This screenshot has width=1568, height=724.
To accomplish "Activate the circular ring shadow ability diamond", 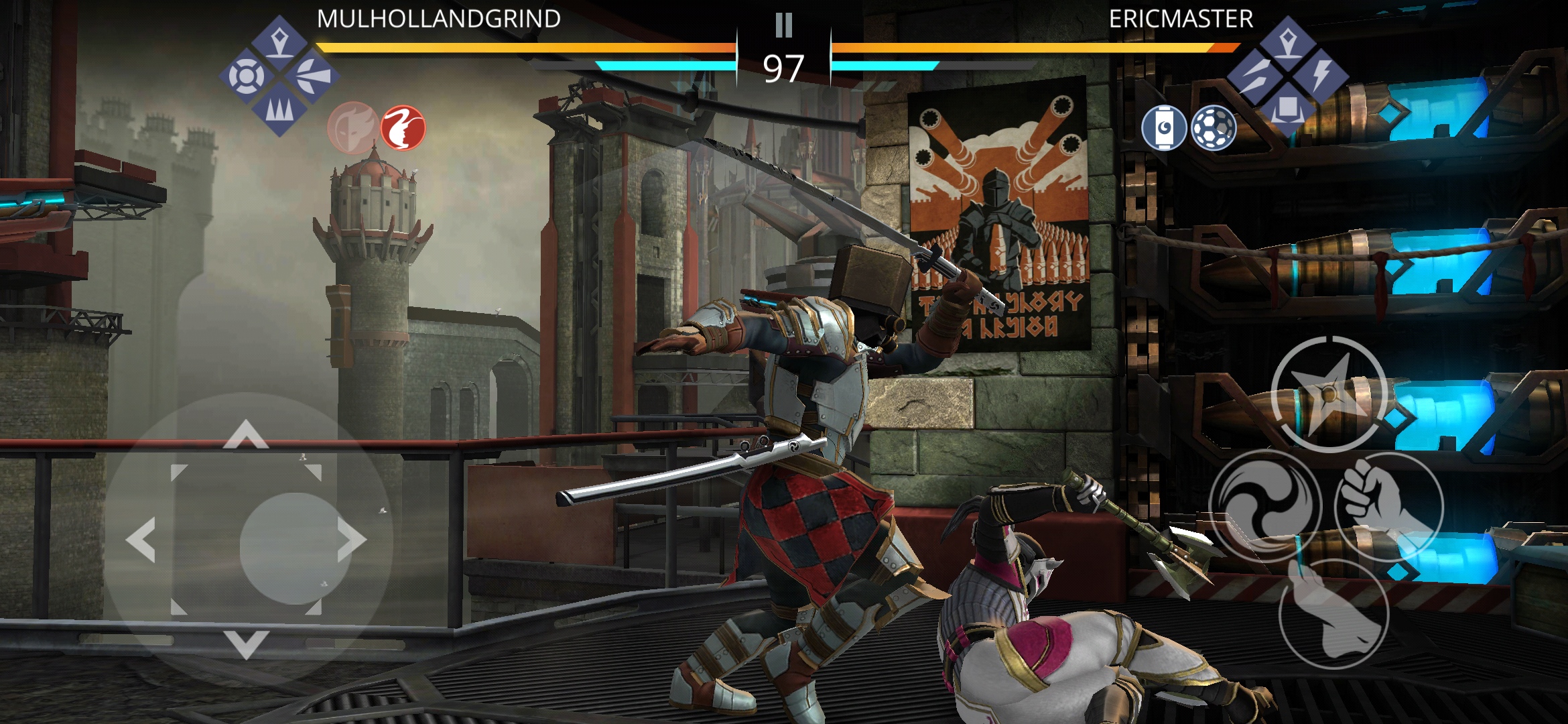I will click(247, 76).
